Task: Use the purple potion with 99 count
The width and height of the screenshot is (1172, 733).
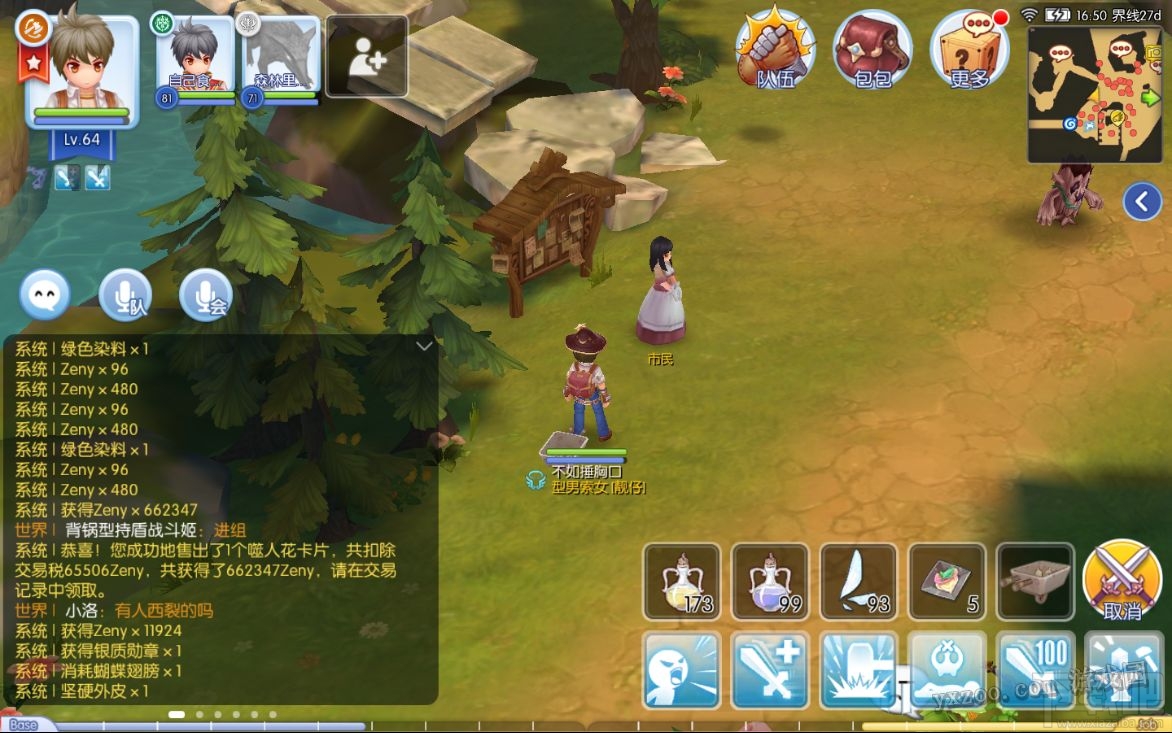Action: coord(770,581)
